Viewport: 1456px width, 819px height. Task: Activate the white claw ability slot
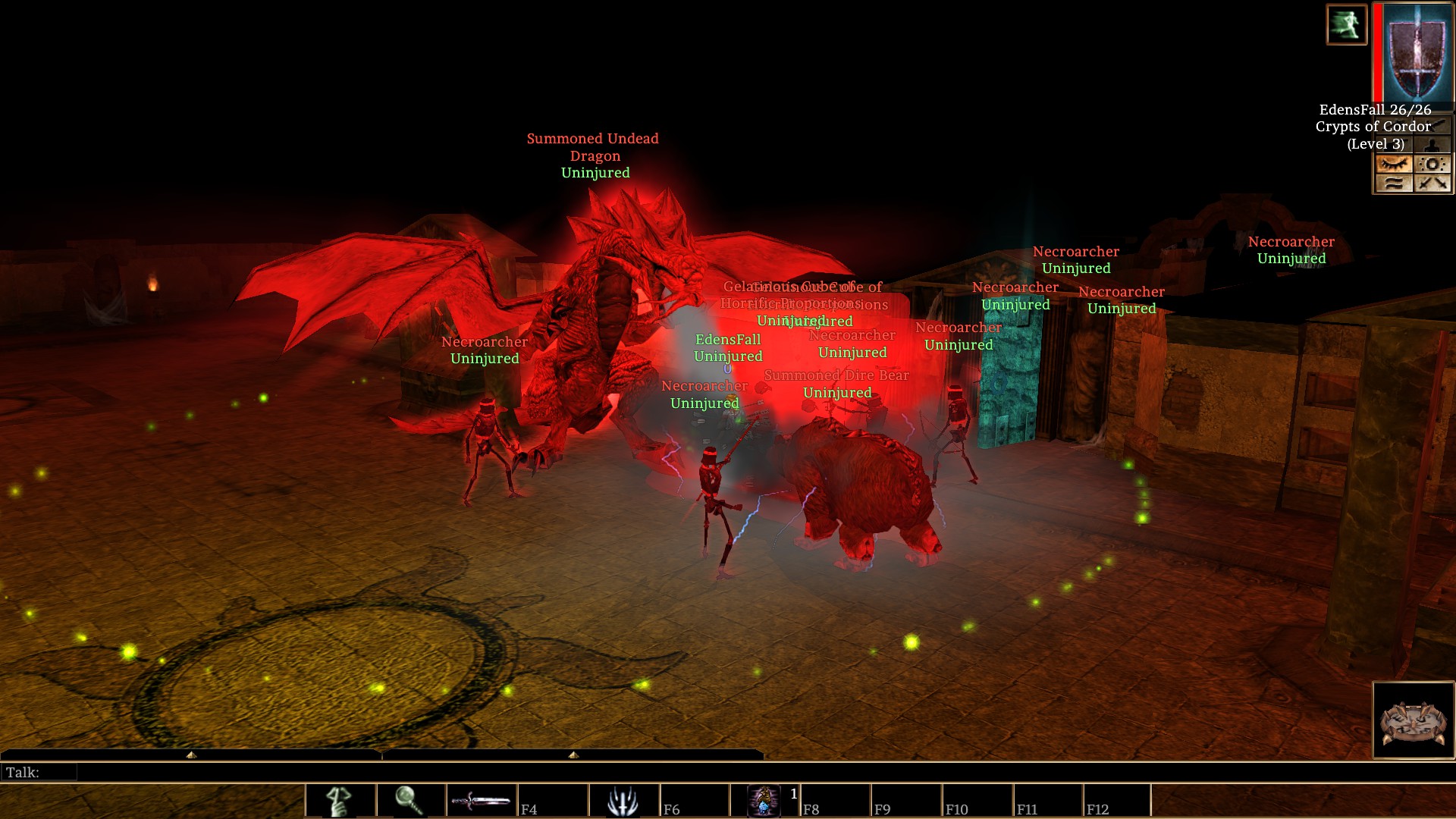tap(623, 801)
